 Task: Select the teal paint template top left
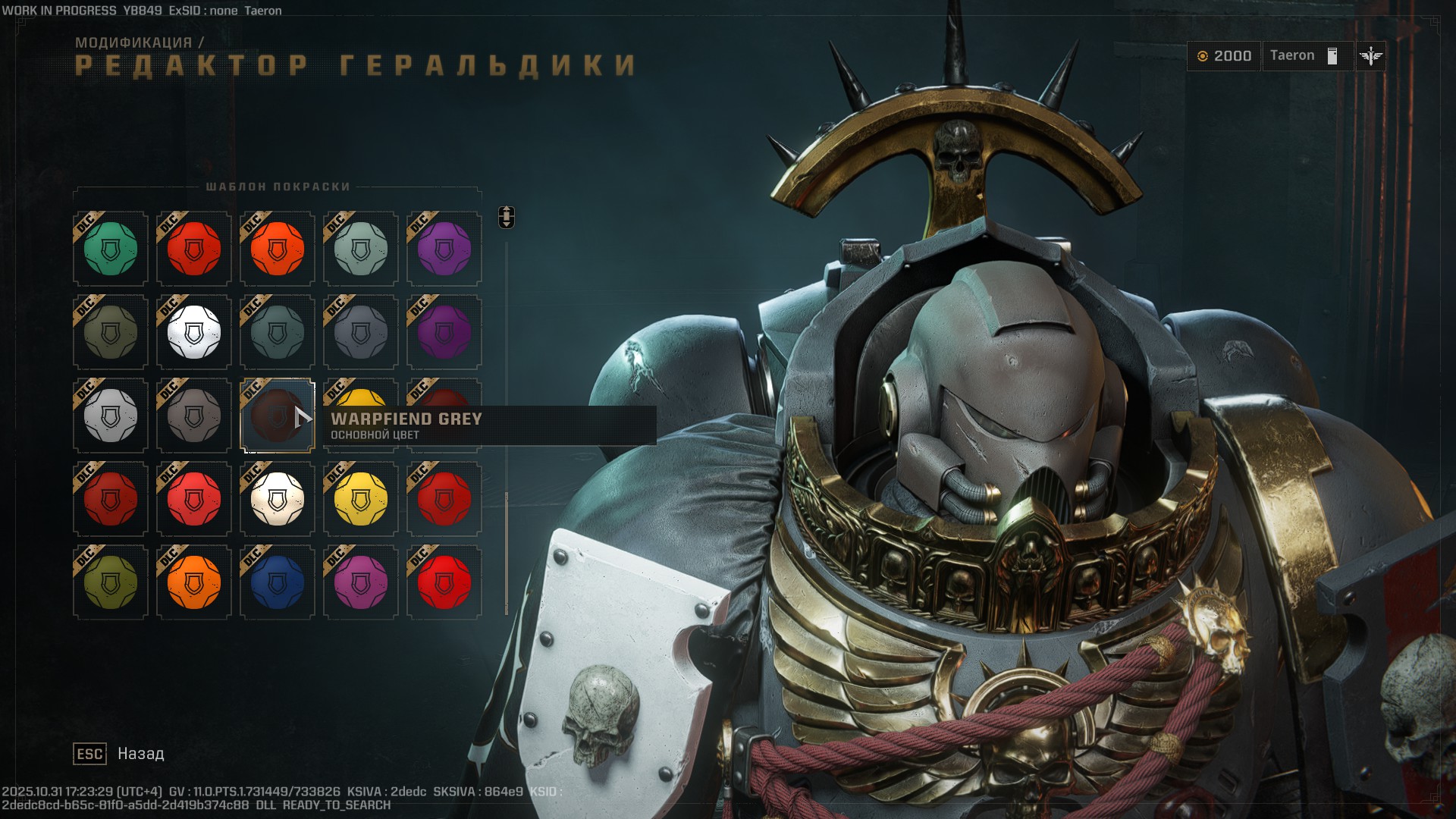click(x=110, y=248)
